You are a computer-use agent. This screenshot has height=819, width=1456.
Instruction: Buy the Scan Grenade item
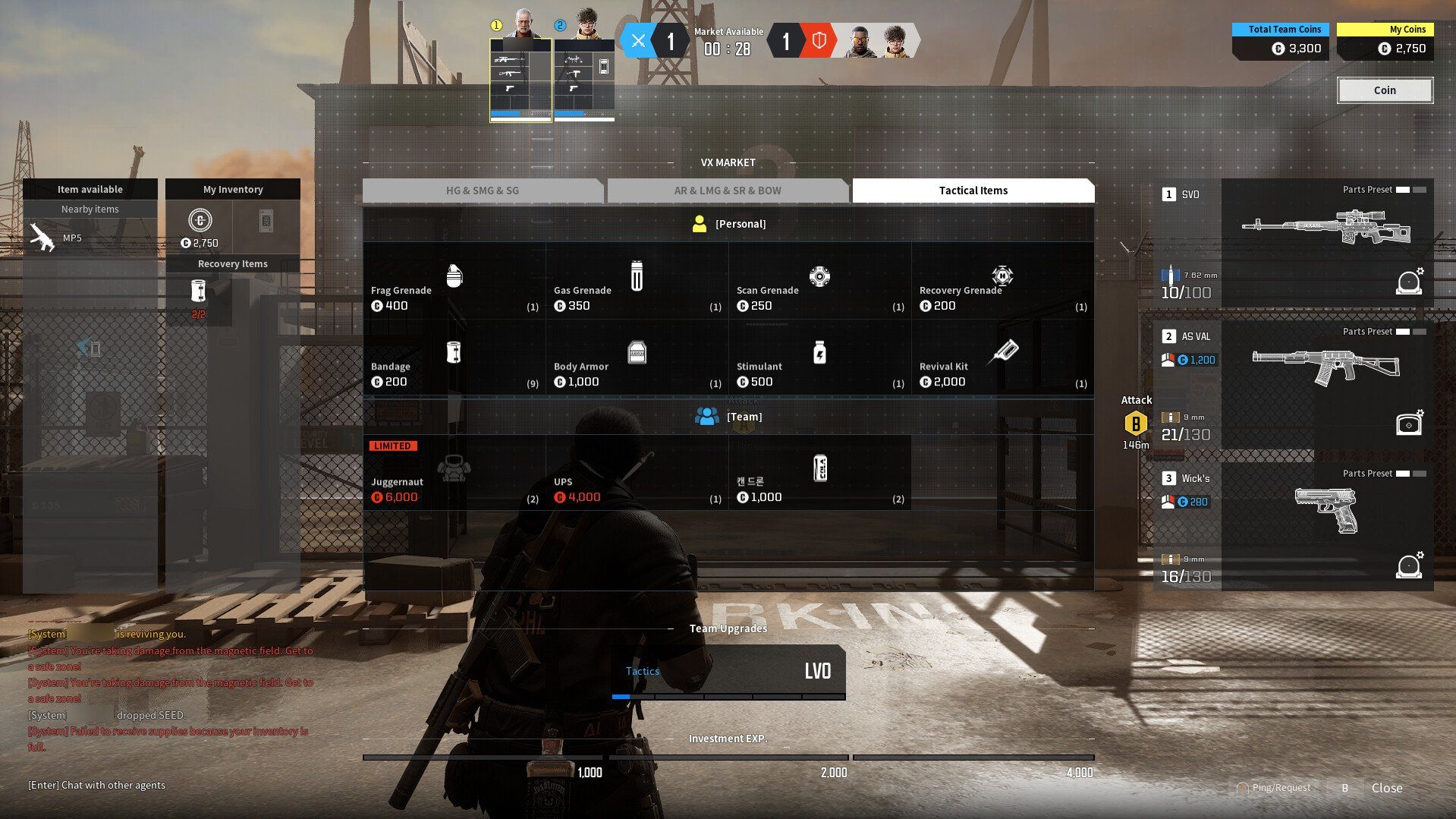coord(819,282)
